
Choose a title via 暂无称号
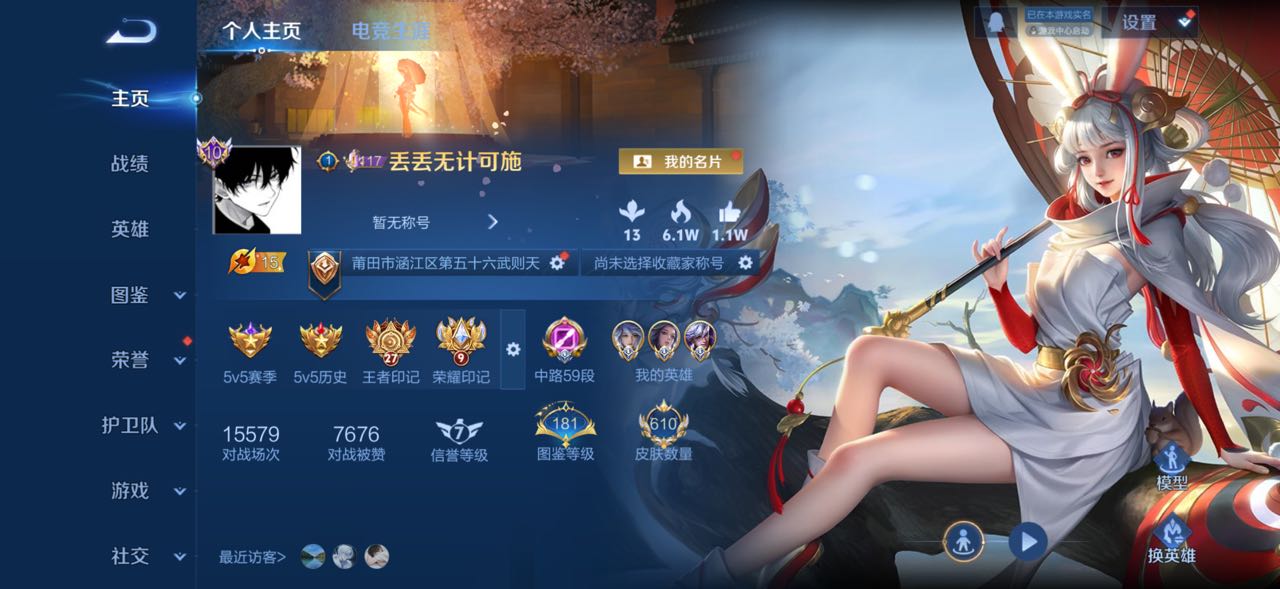(433, 222)
